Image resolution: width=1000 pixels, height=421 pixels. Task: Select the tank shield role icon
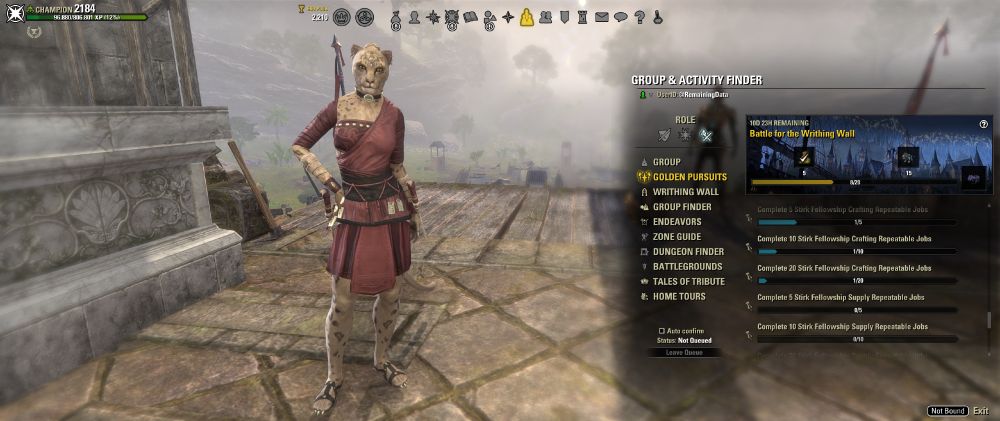click(665, 135)
